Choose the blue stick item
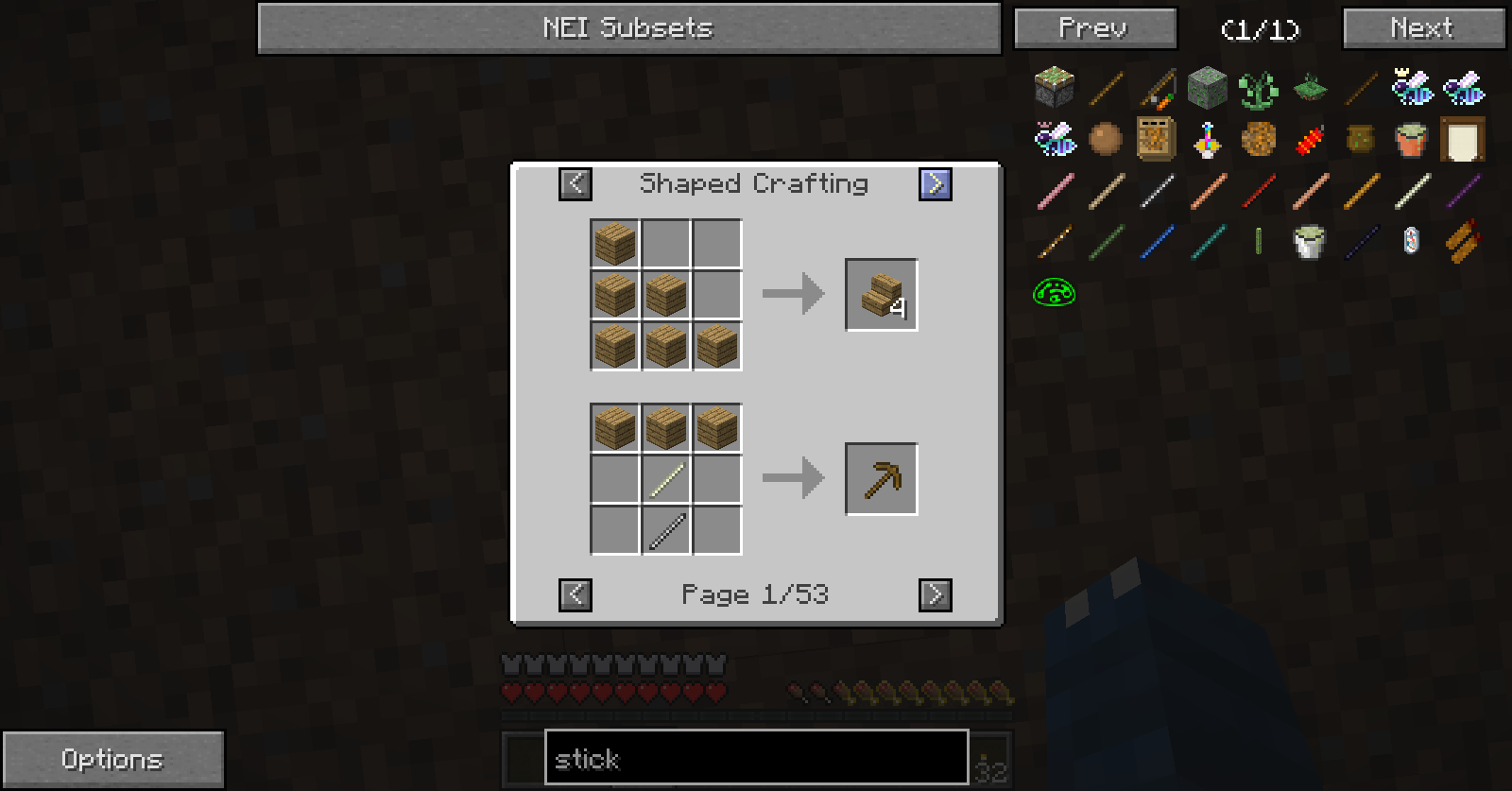 (1157, 242)
